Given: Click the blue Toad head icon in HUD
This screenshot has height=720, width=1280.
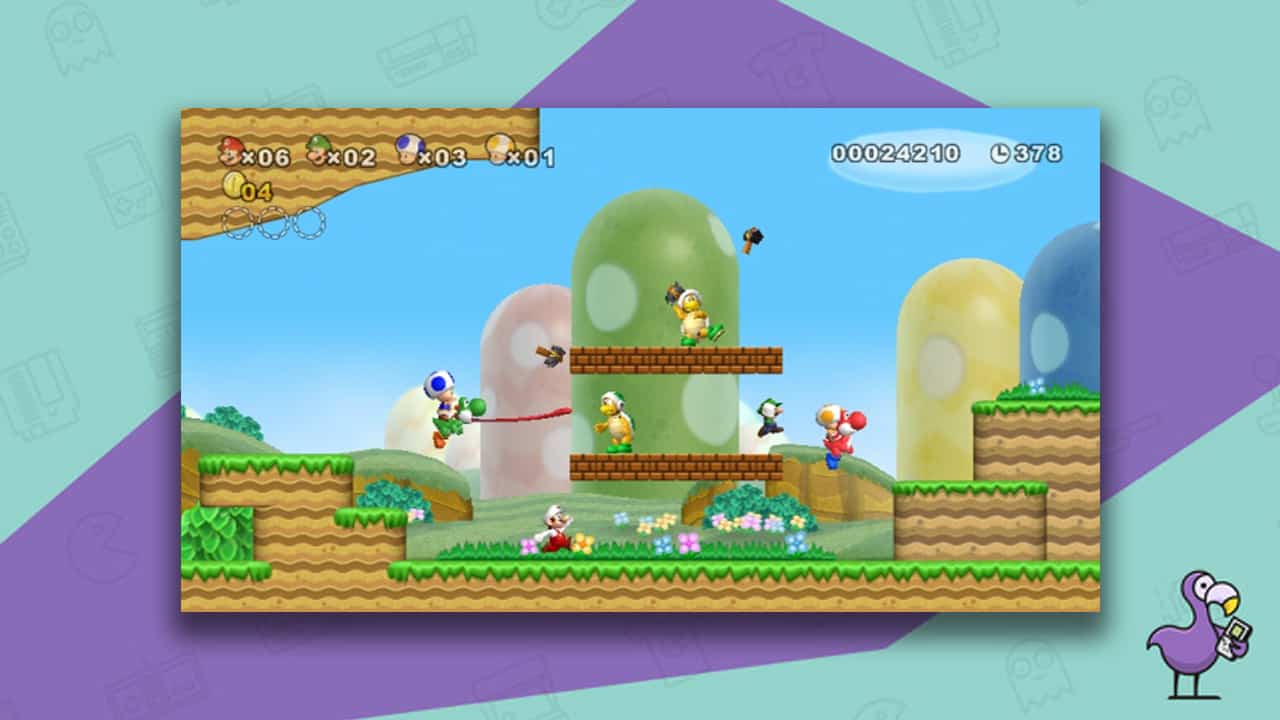Looking at the screenshot, I should (x=409, y=150).
